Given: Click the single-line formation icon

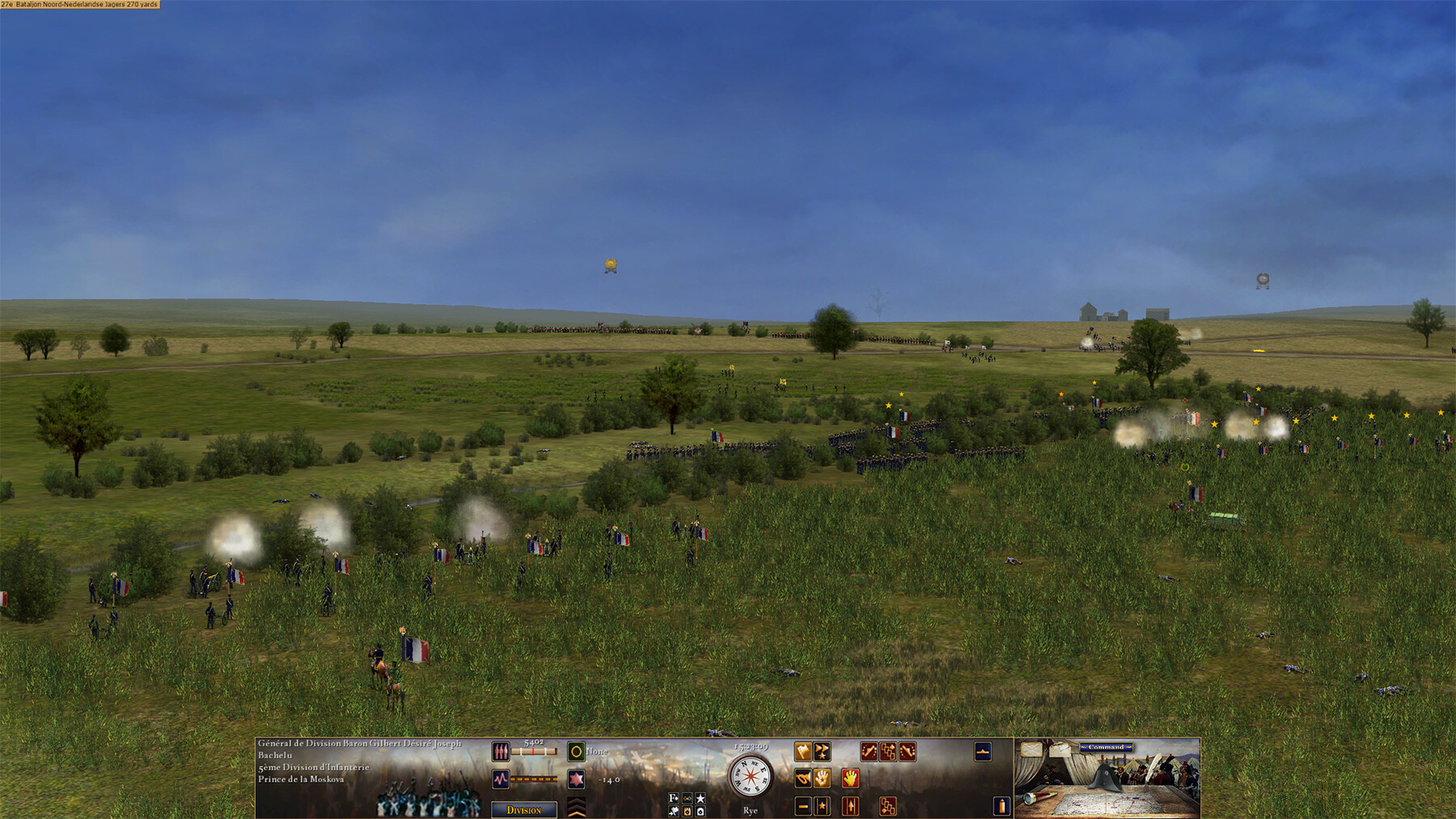Looking at the screenshot, I should 802,808.
